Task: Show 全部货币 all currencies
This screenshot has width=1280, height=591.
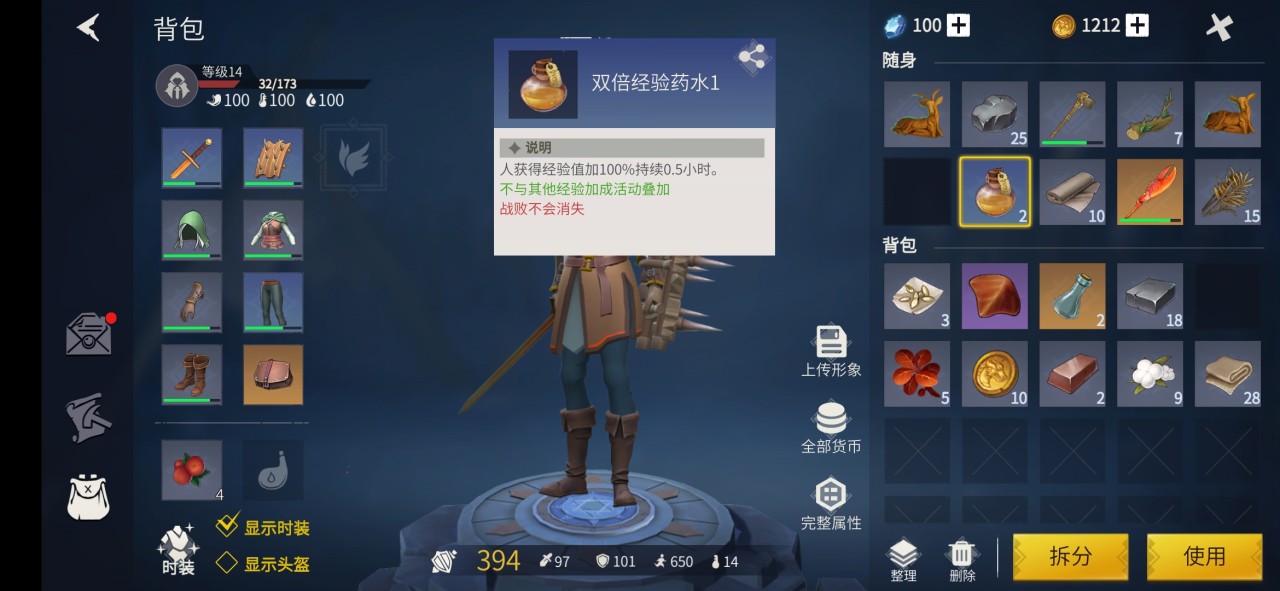Action: pos(830,426)
